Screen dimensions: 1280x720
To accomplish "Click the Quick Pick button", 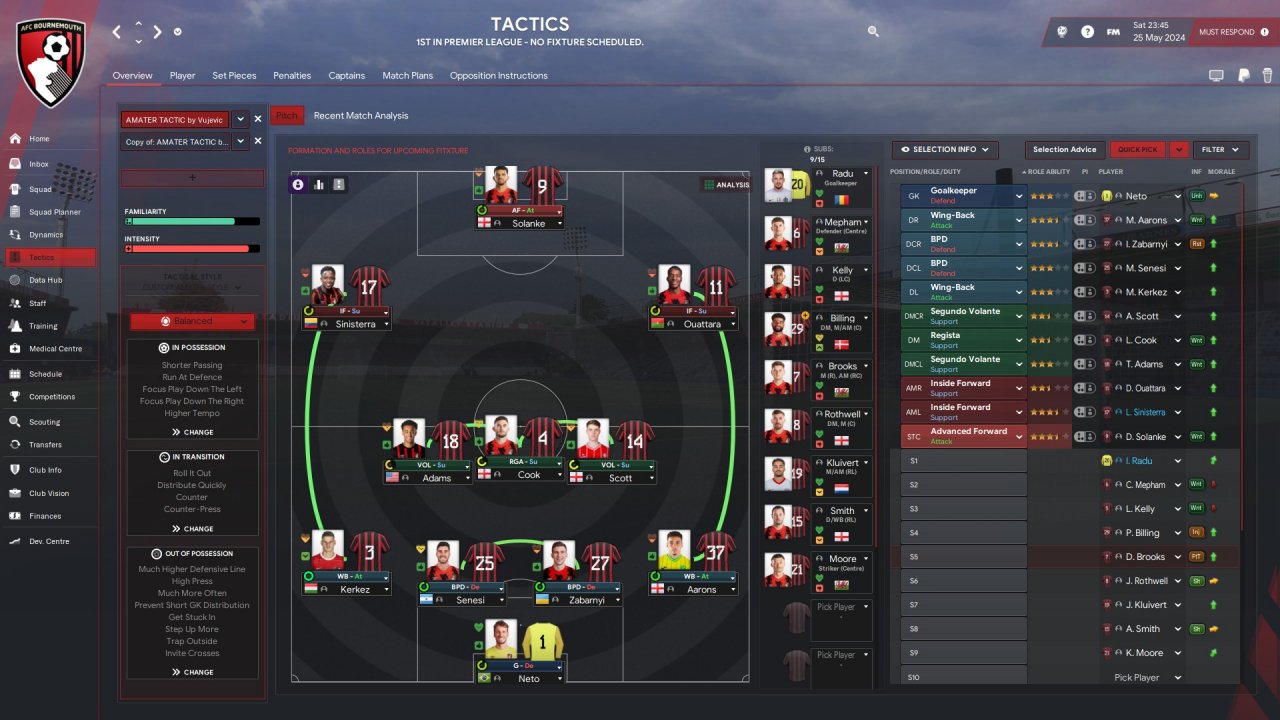I will [1137, 150].
